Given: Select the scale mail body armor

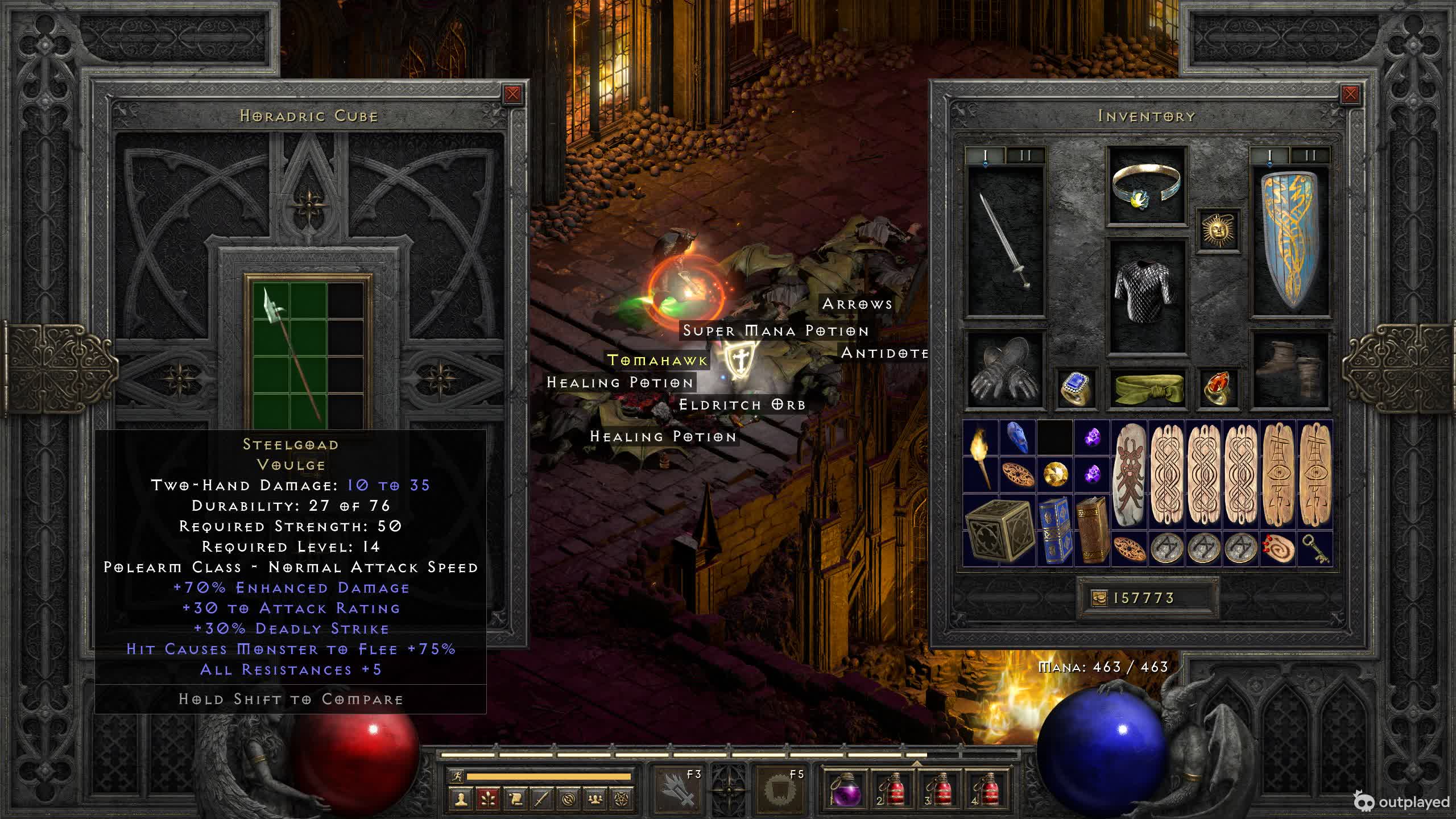Looking at the screenshot, I should click(1147, 296).
